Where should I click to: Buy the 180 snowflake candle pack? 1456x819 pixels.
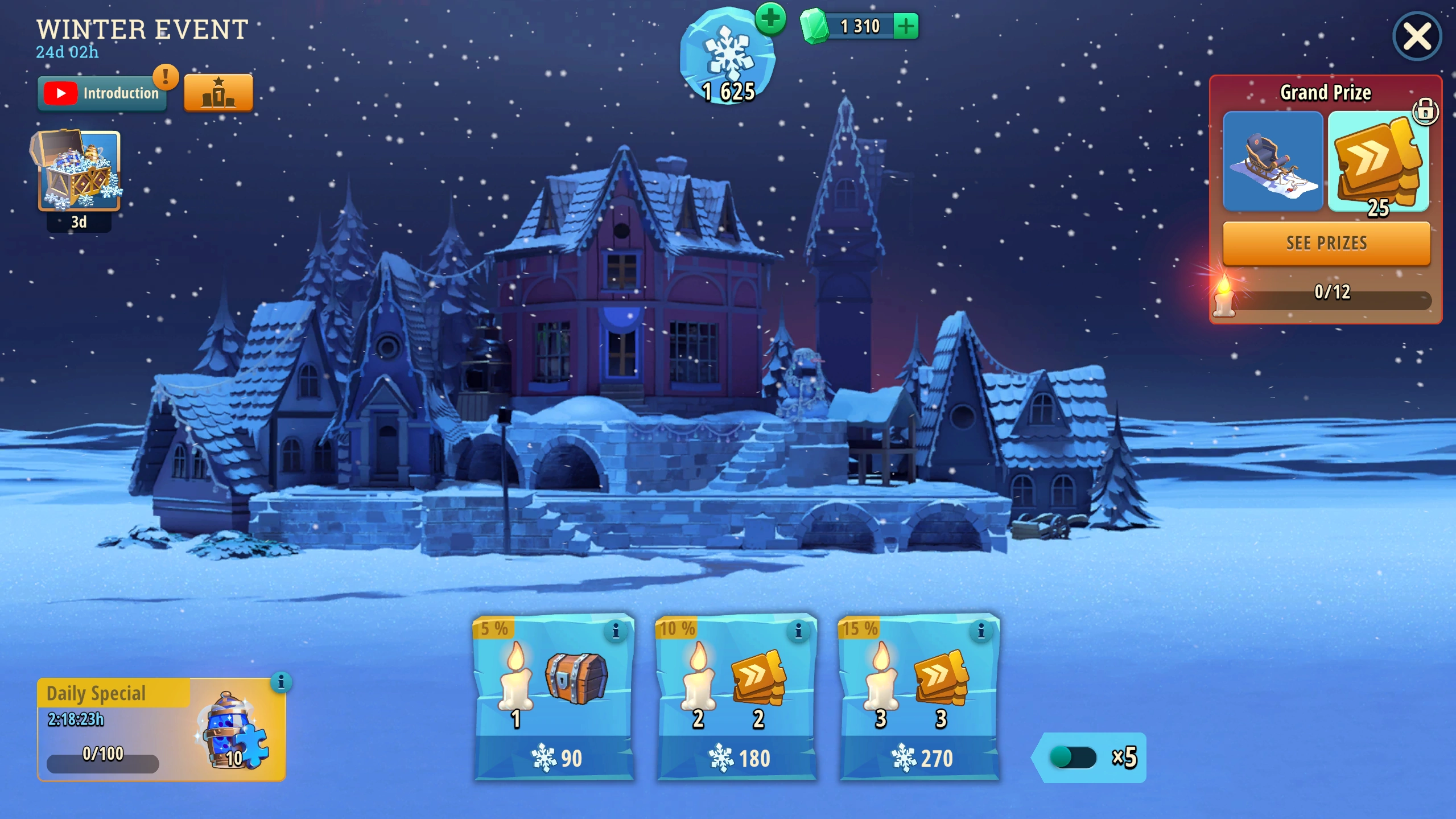coord(737,757)
